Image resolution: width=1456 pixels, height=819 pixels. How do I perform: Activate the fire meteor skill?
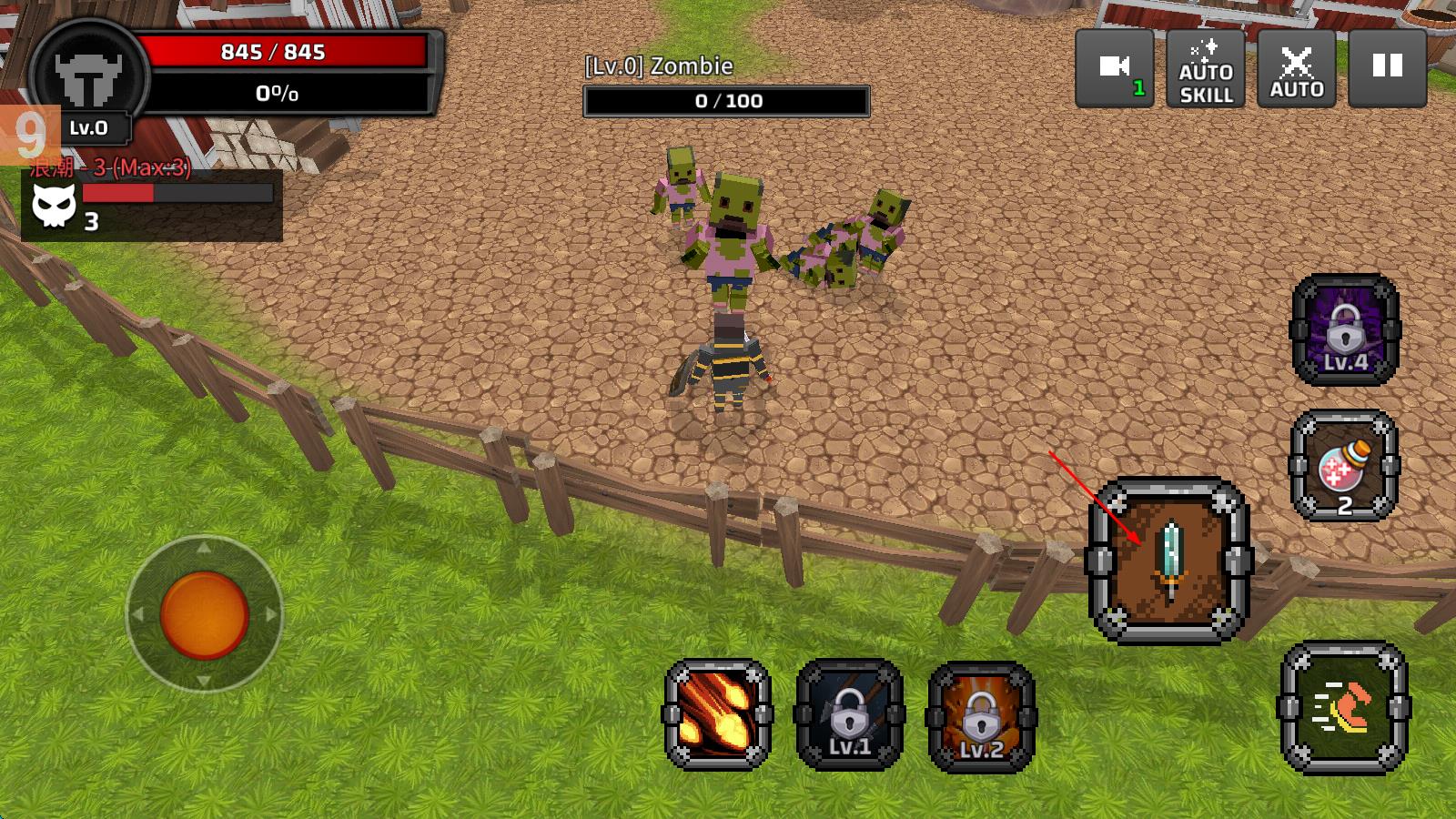point(718,714)
